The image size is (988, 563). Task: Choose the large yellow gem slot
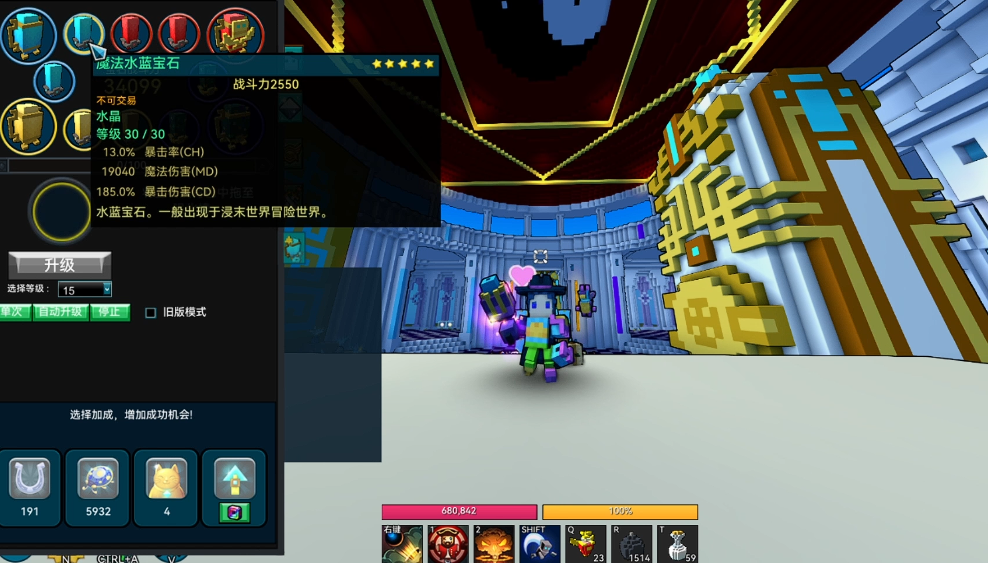point(27,126)
